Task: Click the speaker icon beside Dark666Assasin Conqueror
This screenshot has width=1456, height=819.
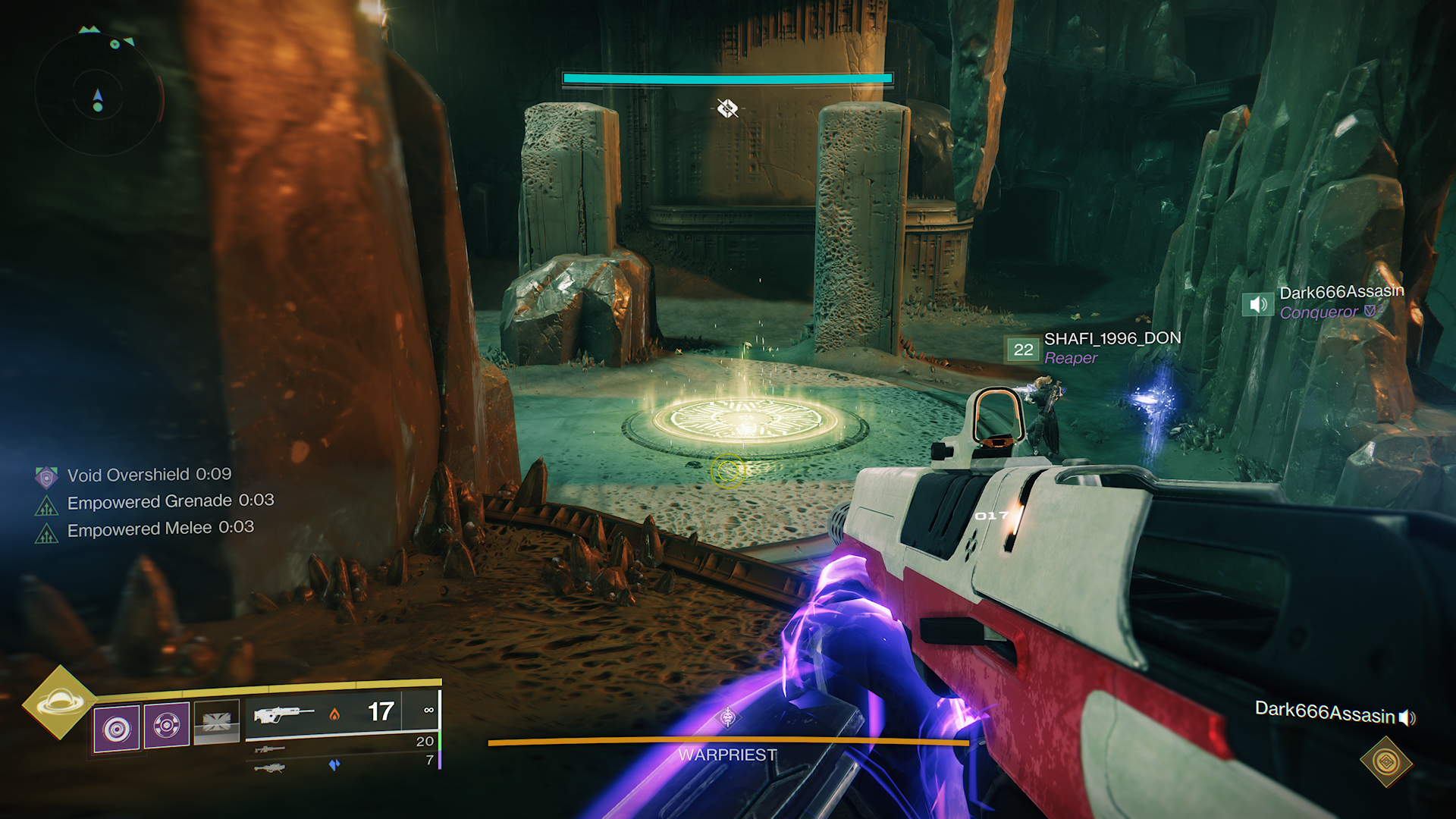Action: coord(1258,305)
